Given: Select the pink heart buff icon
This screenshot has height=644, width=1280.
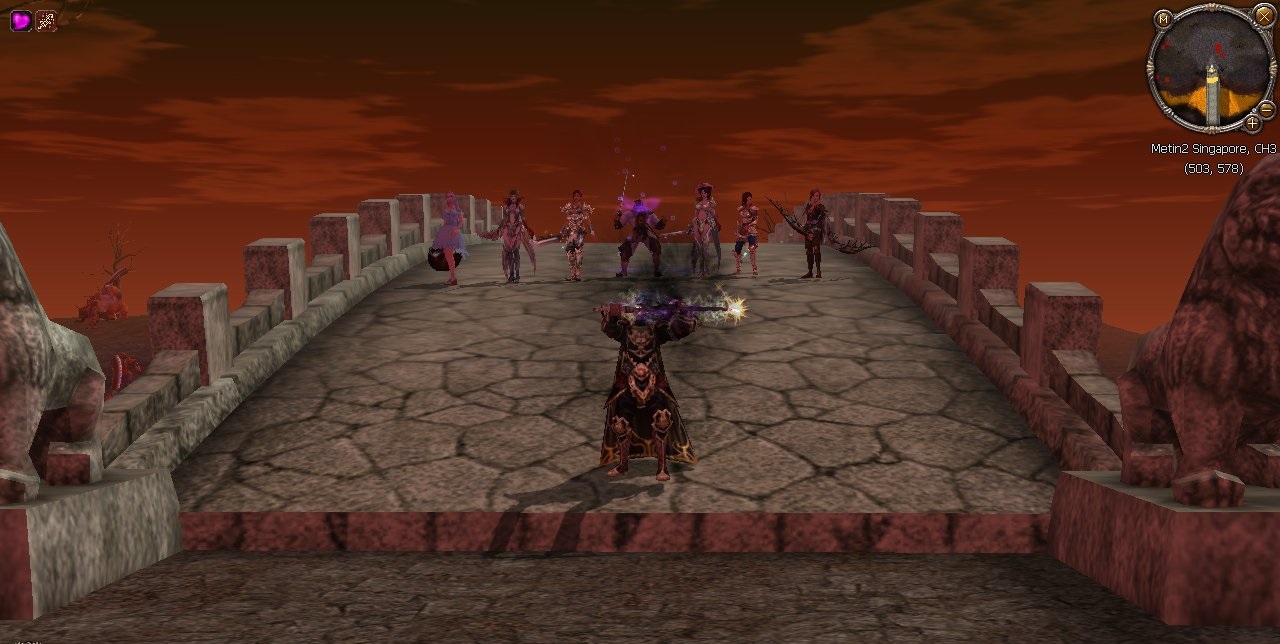Looking at the screenshot, I should click(20, 20).
